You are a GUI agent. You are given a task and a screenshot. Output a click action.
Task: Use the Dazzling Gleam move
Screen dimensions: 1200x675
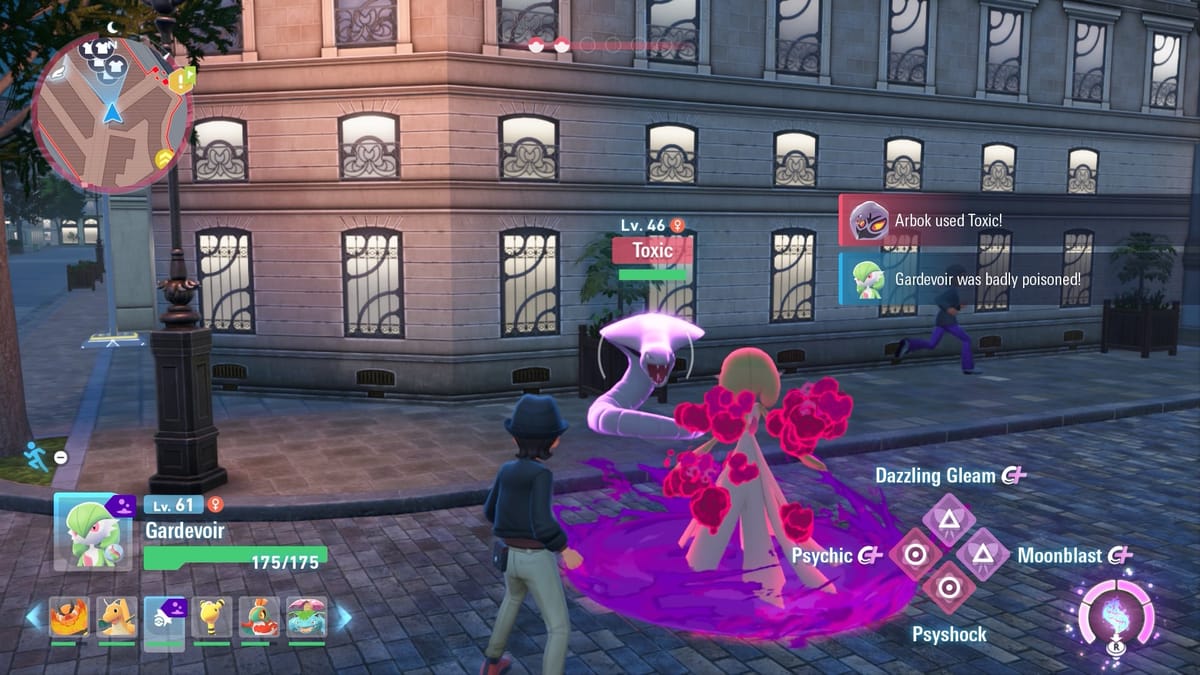[x=942, y=517]
